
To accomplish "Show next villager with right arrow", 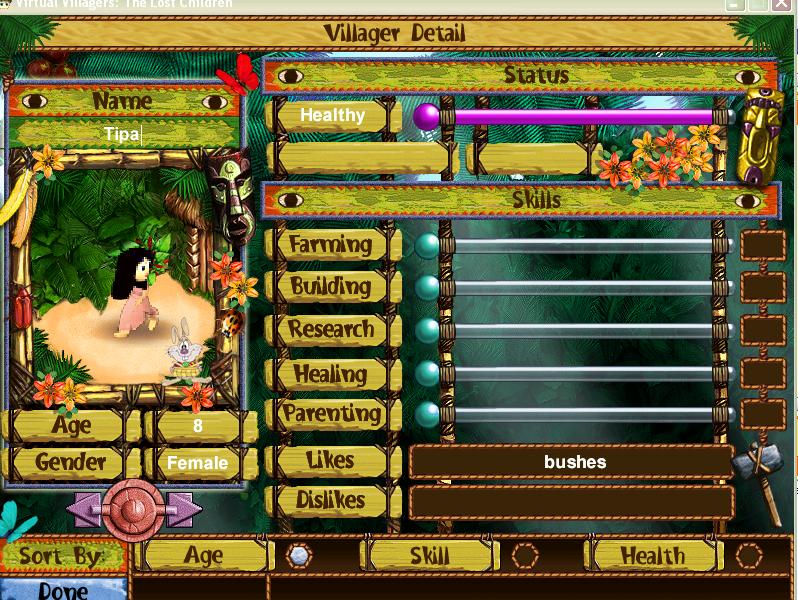I will [x=182, y=509].
